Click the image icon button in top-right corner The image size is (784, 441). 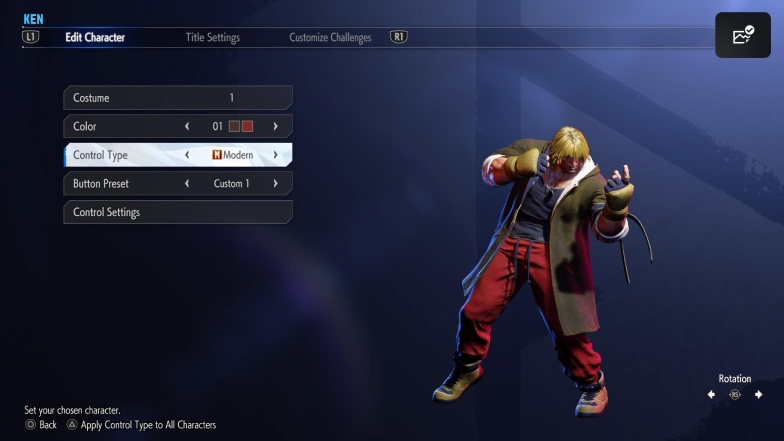tap(742, 36)
